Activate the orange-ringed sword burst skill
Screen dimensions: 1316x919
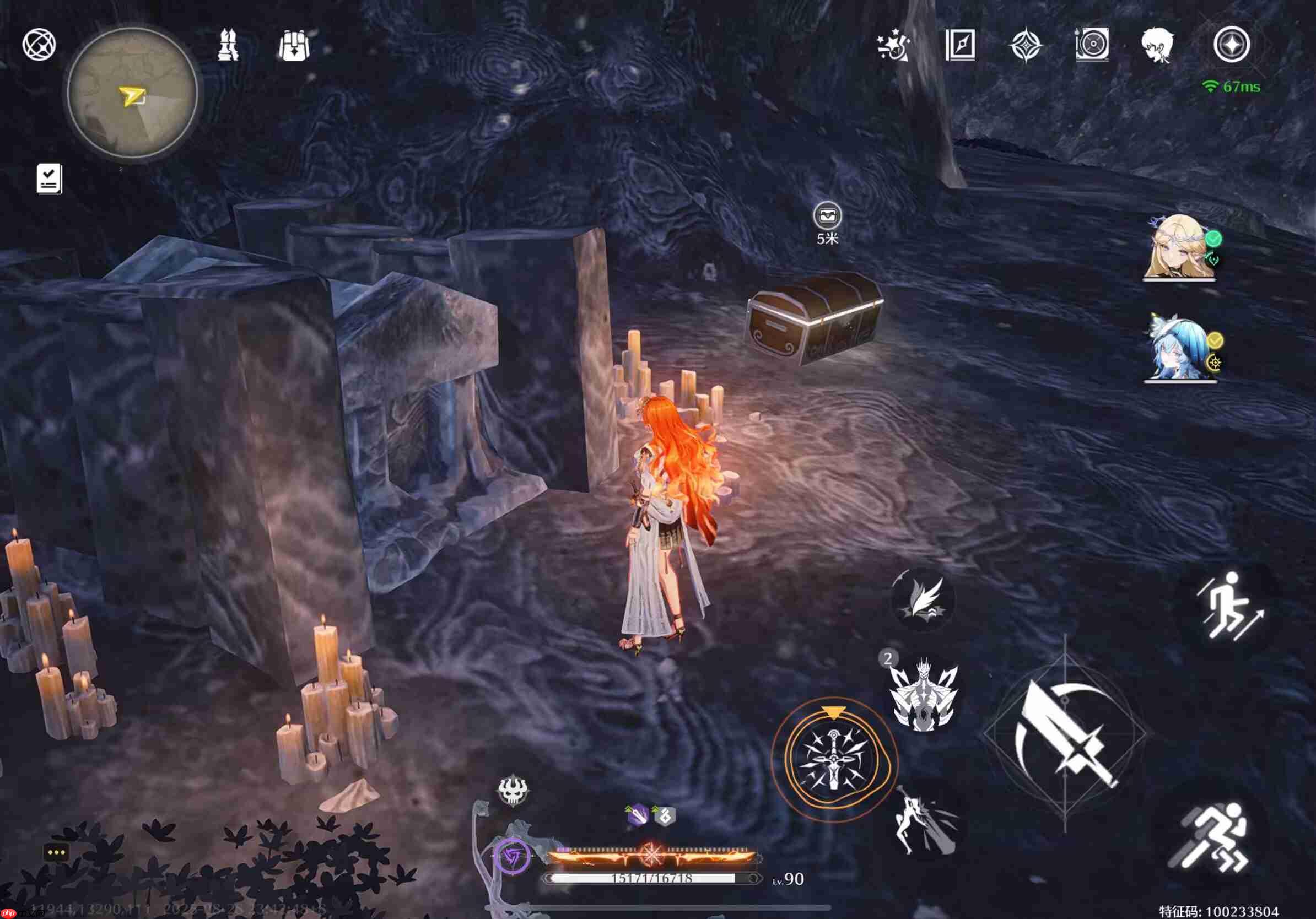pyautogui.click(x=833, y=760)
